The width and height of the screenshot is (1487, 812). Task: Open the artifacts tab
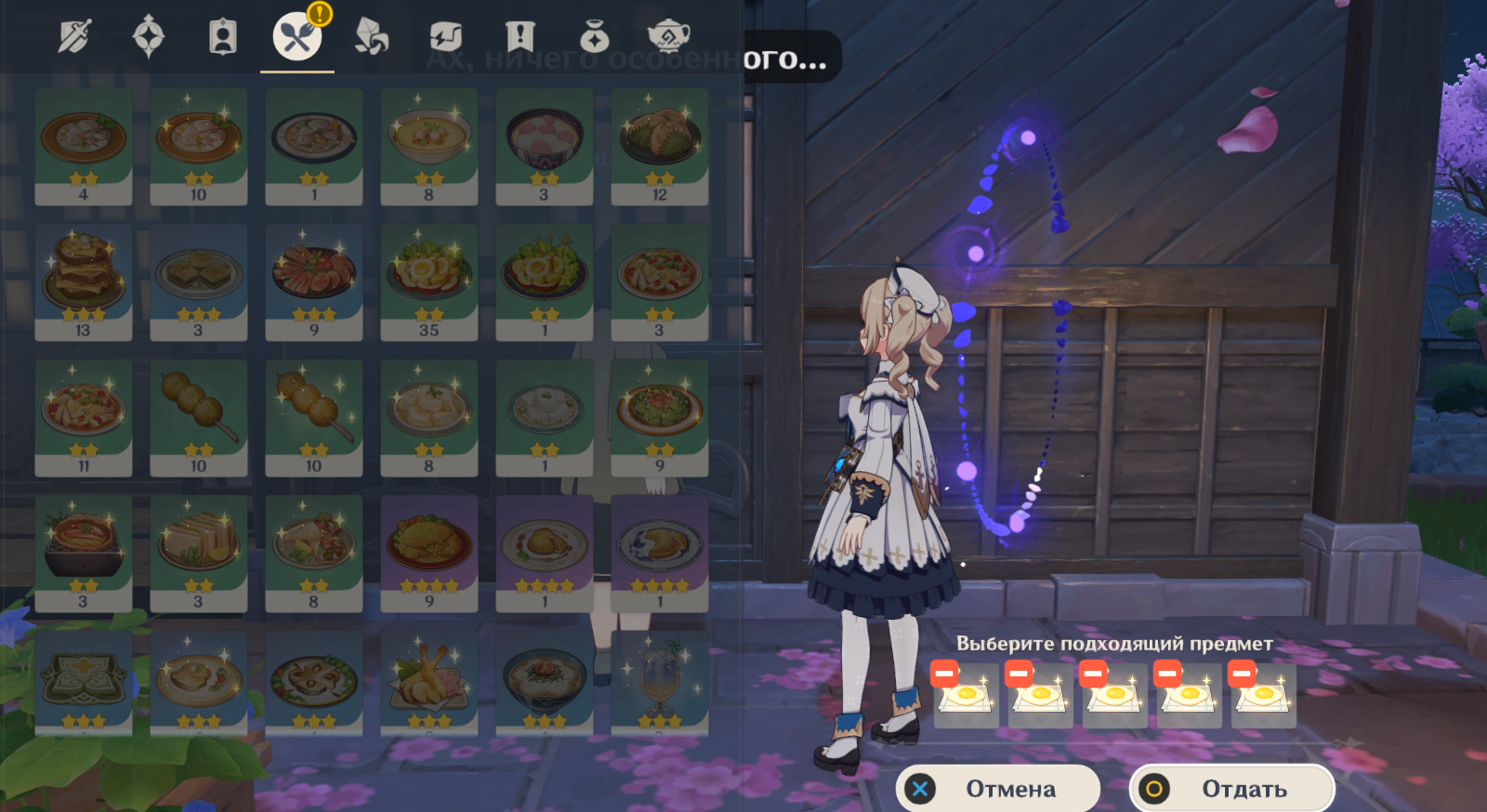tap(149, 37)
